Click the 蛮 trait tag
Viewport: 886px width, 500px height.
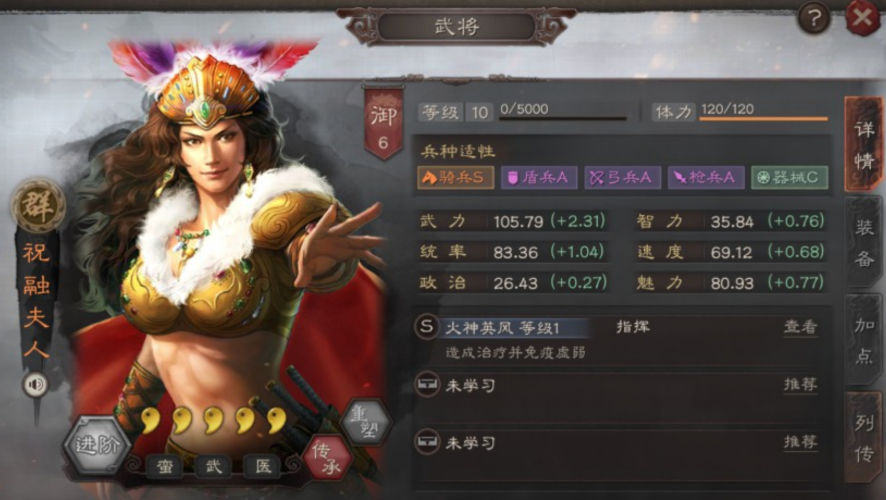pyautogui.click(x=165, y=467)
